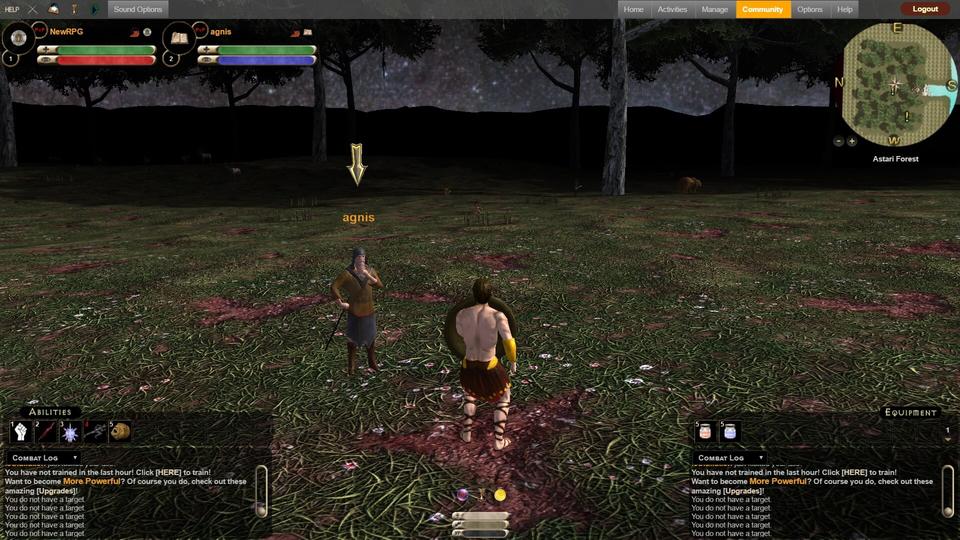
Task: Go to the Home menu
Action: tap(633, 9)
